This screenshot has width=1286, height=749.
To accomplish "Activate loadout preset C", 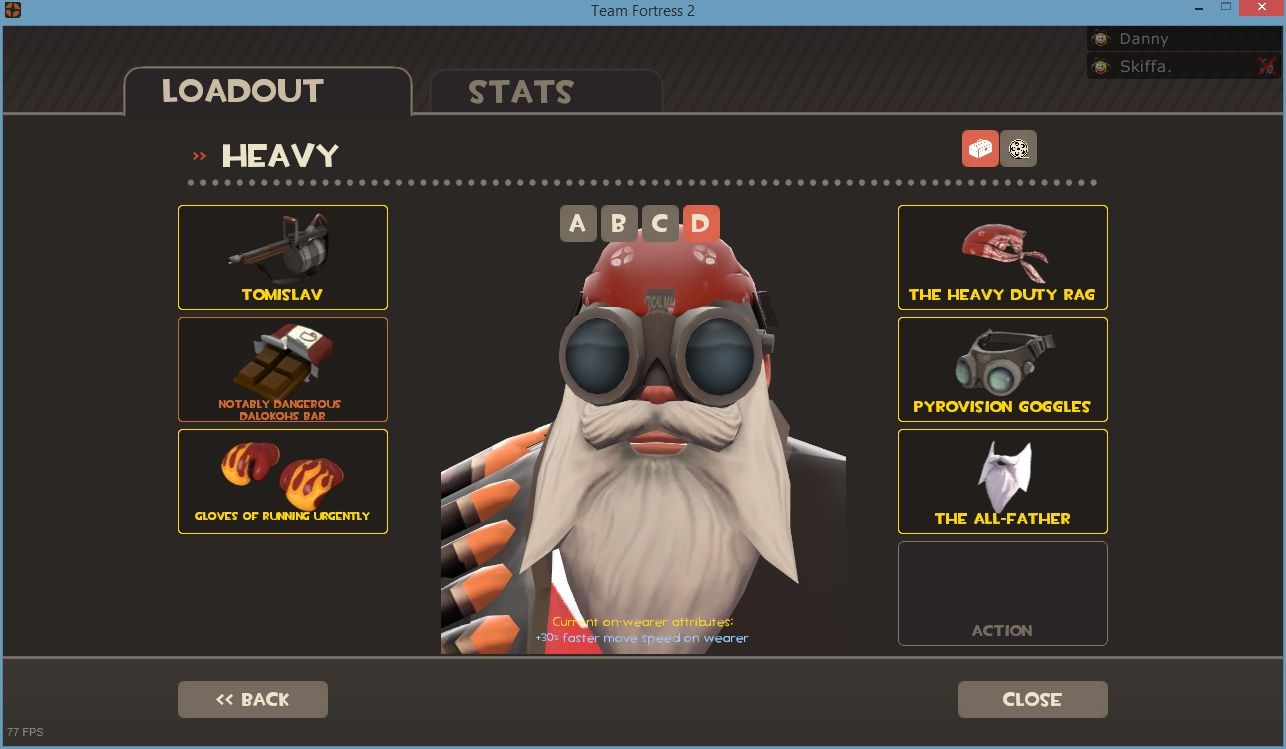I will (659, 224).
